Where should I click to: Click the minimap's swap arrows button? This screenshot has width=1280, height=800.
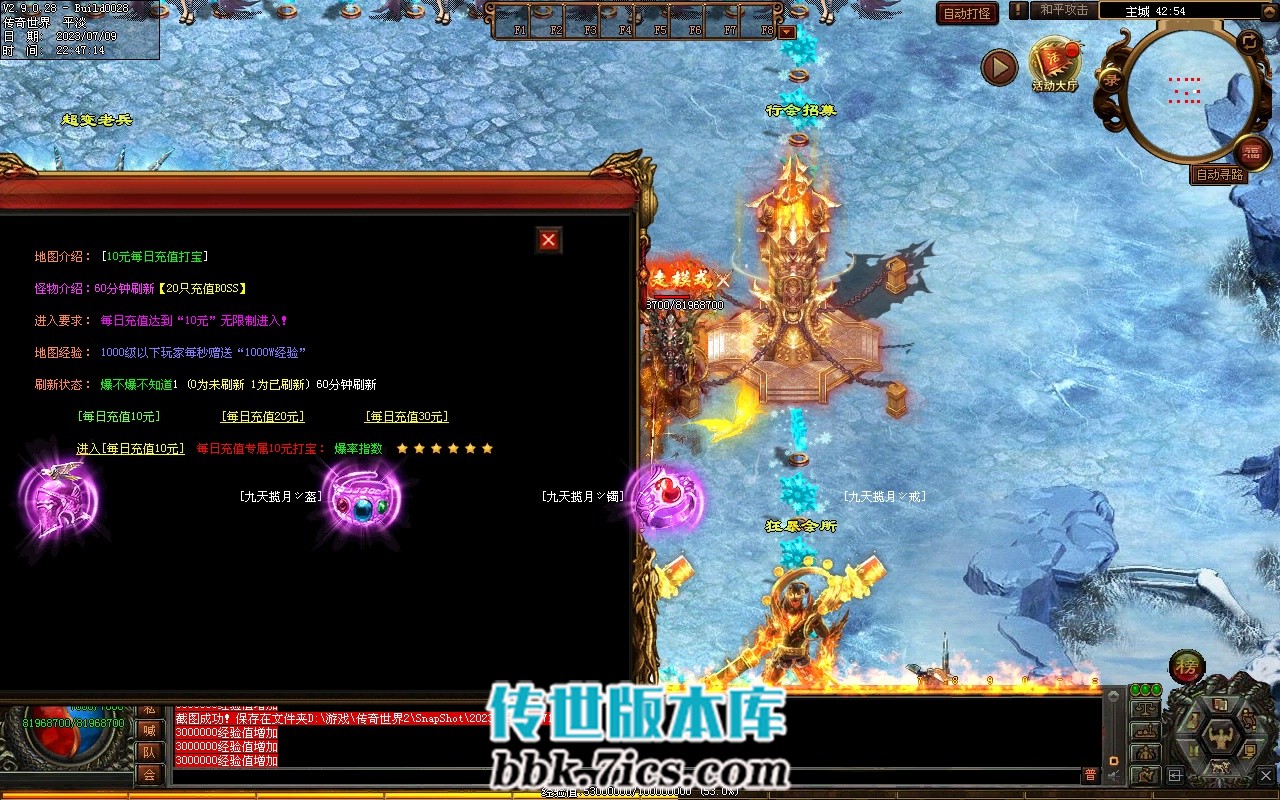click(x=1249, y=42)
